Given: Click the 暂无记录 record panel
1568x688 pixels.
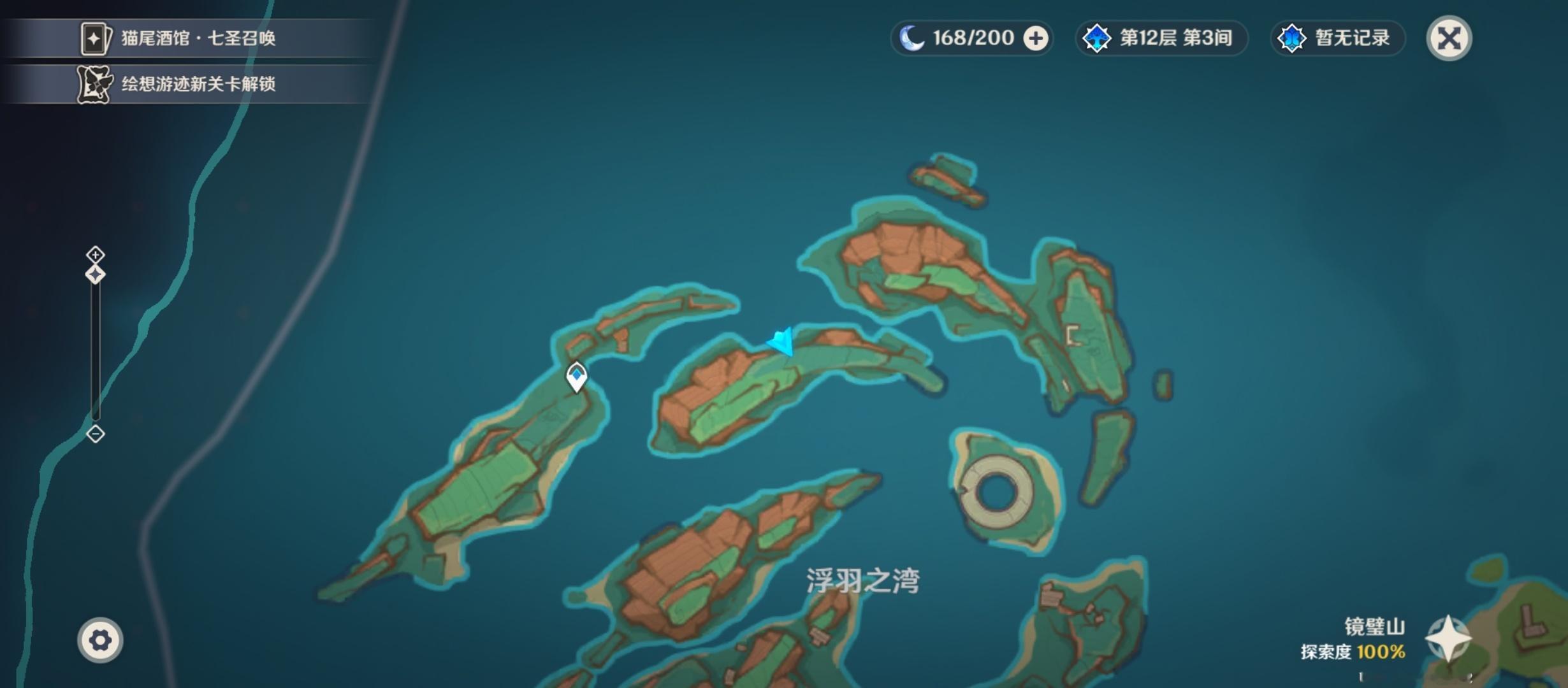Looking at the screenshot, I should 1339,38.
